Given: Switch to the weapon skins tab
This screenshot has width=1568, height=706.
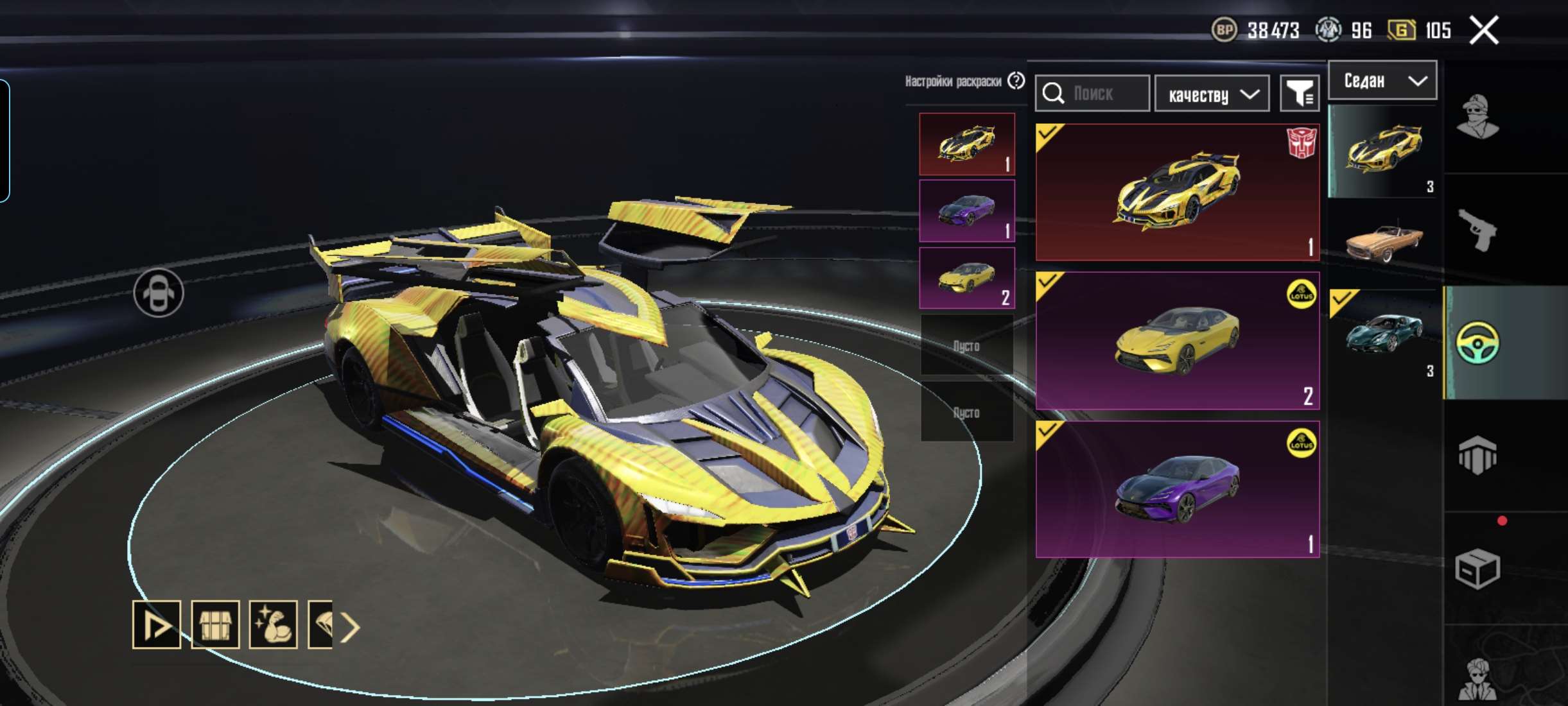Looking at the screenshot, I should pyautogui.click(x=1477, y=230).
